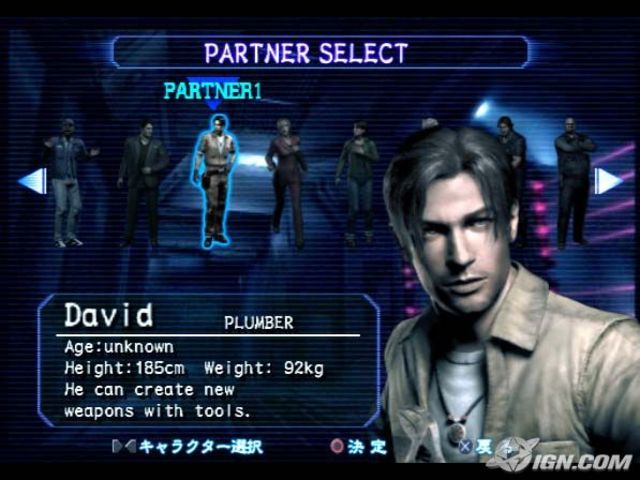640x480 pixels.
Task: Click the left scroll arrow for partners
Action: (x=33, y=181)
